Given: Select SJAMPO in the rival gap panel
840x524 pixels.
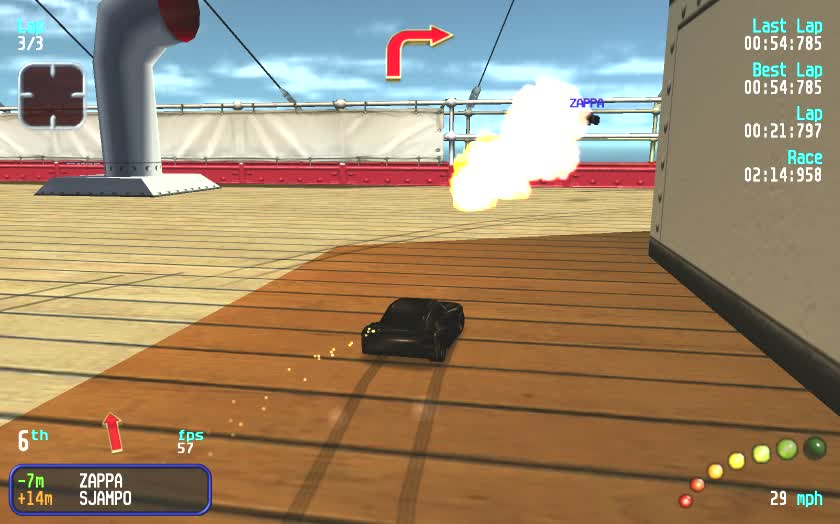Looking at the screenshot, I should click(x=105, y=498).
